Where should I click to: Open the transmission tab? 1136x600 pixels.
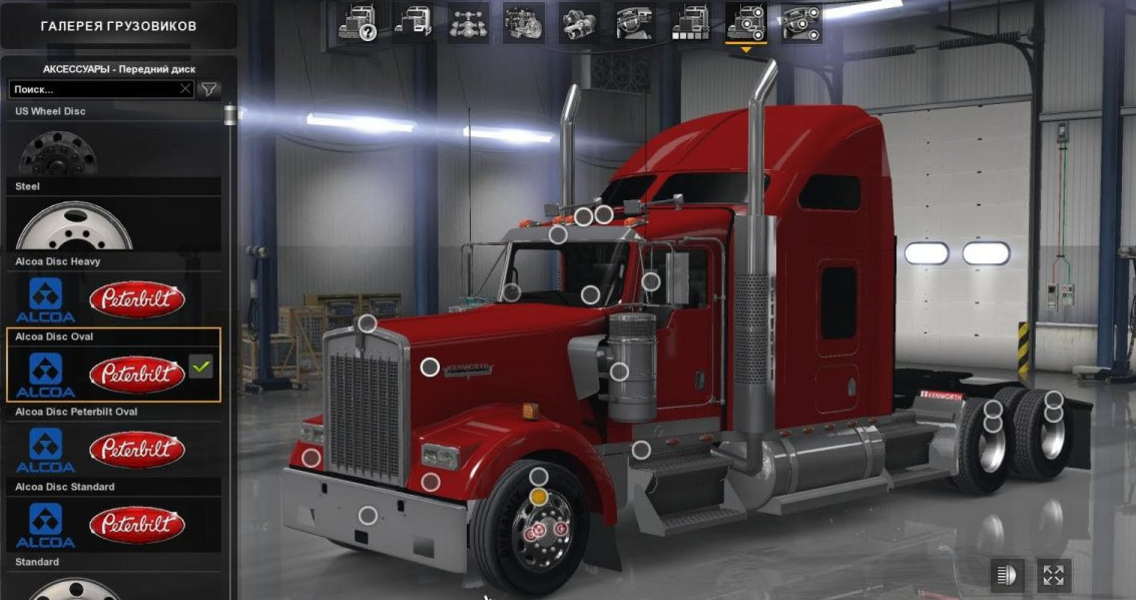click(x=579, y=22)
